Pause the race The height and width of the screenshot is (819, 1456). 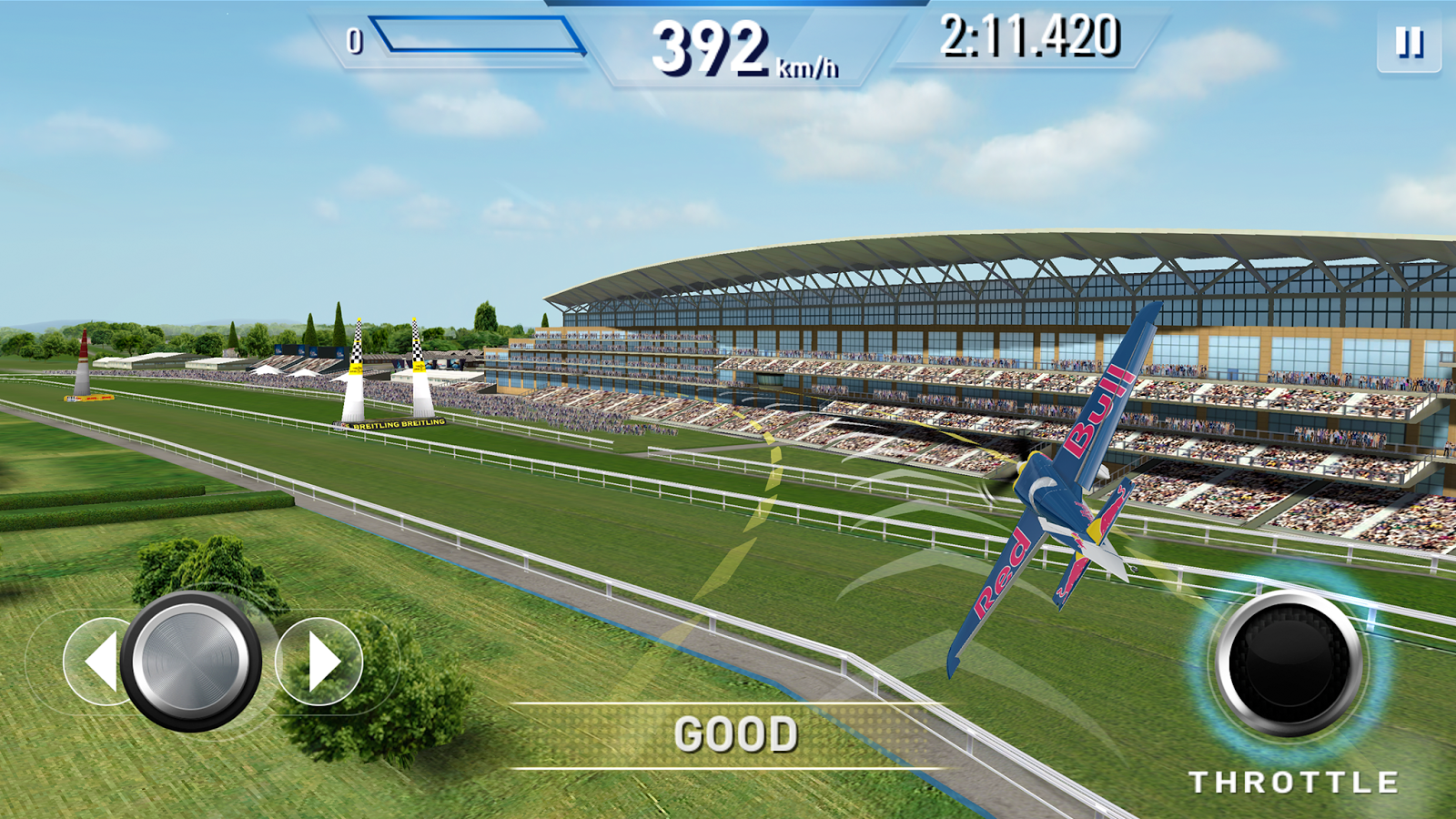click(1409, 43)
